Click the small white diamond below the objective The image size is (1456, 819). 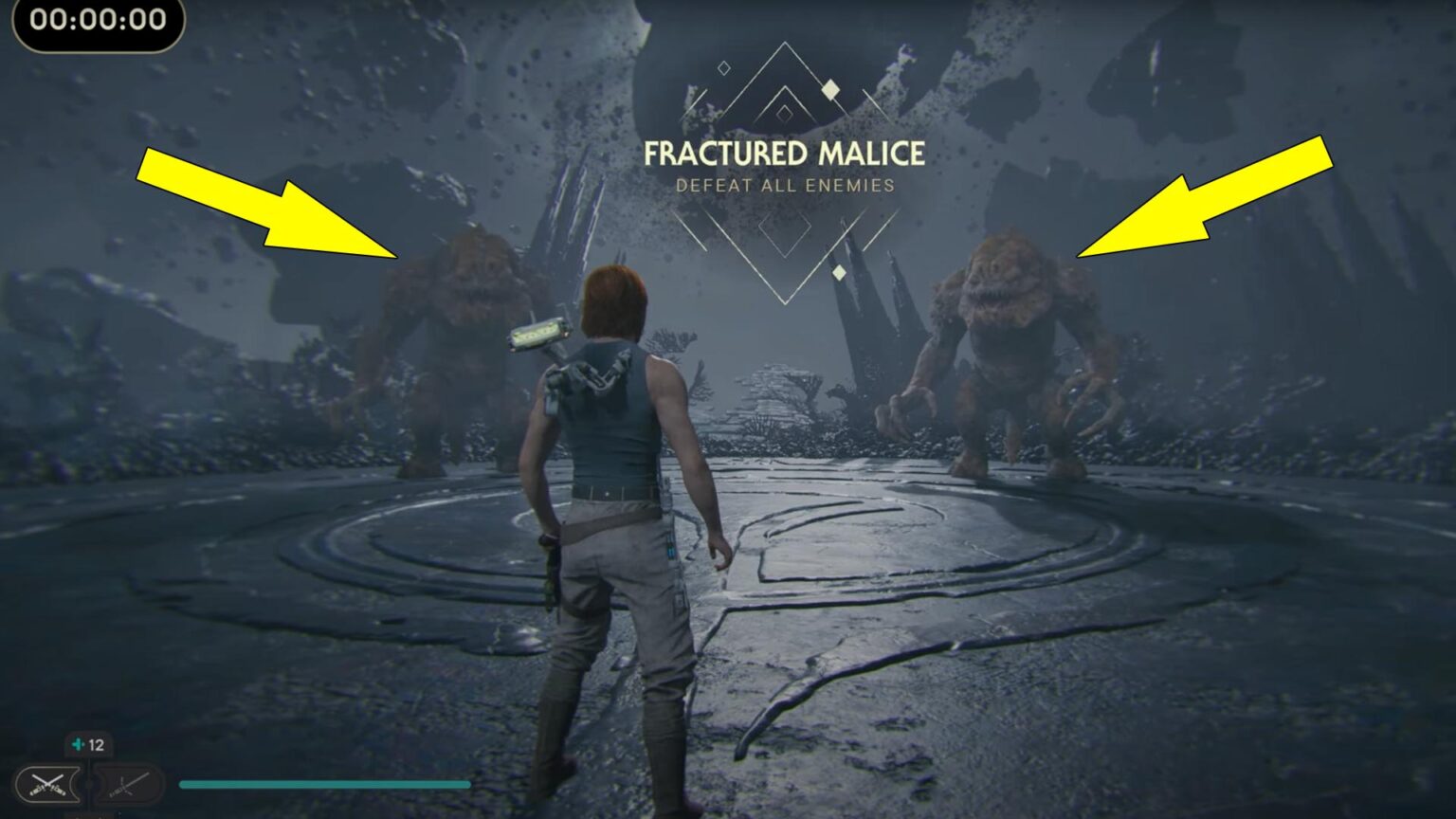(x=841, y=271)
